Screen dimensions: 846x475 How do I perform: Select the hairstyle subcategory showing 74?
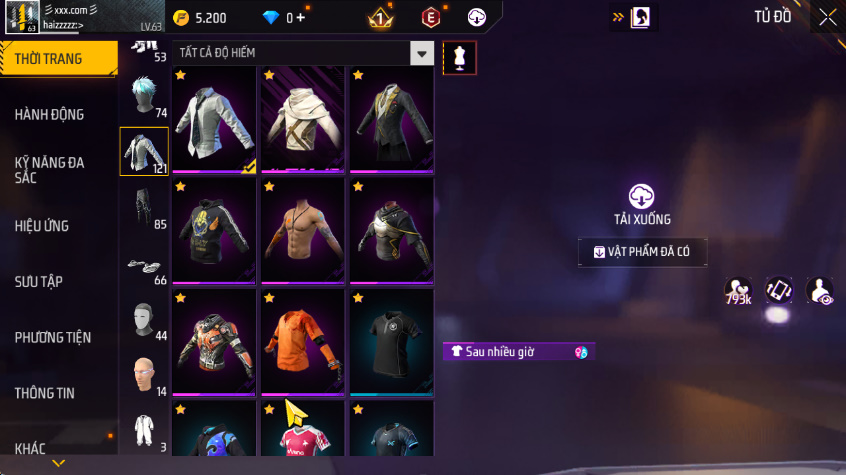pos(143,96)
